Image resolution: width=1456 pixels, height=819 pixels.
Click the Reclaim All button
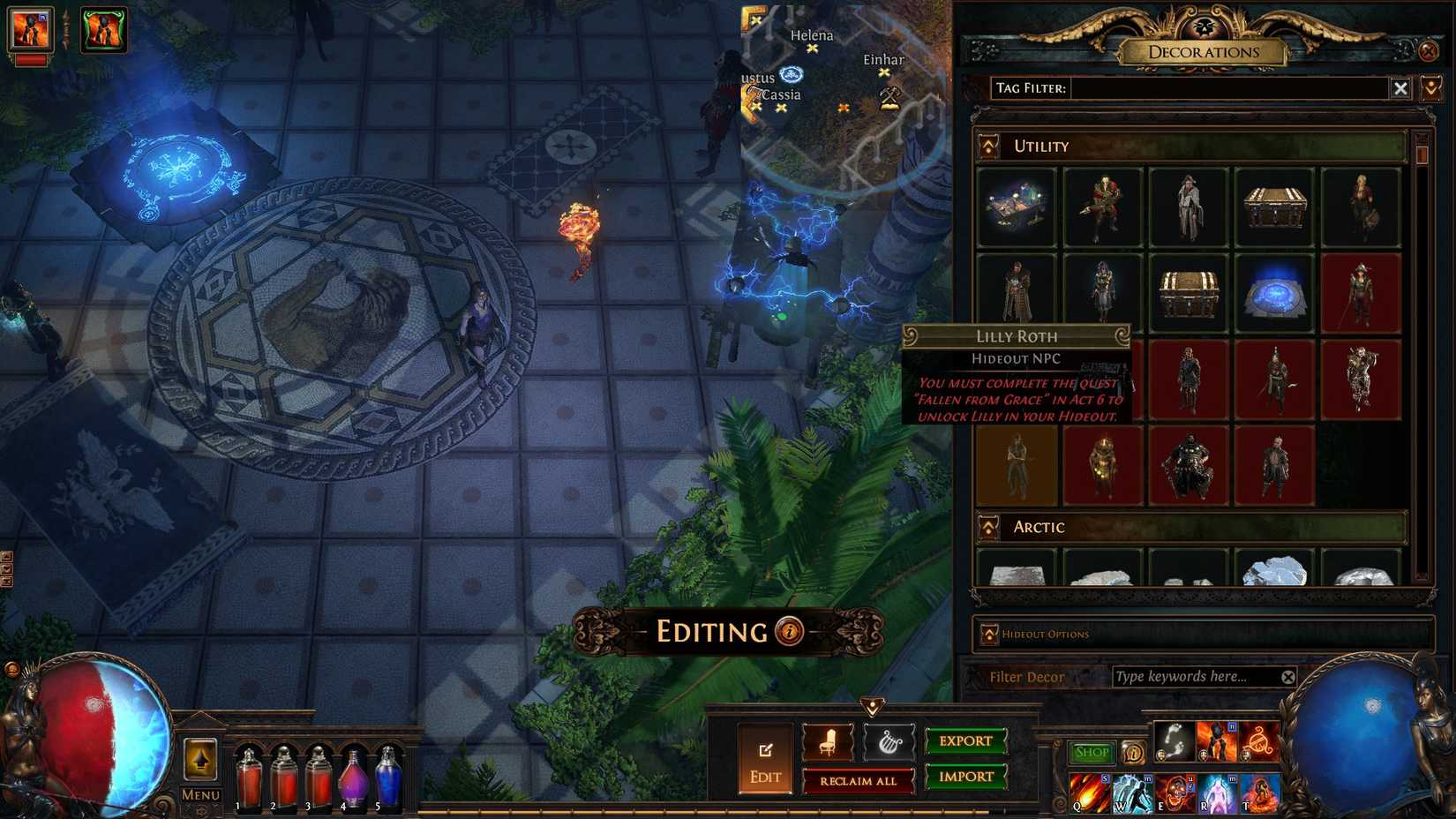click(x=859, y=781)
